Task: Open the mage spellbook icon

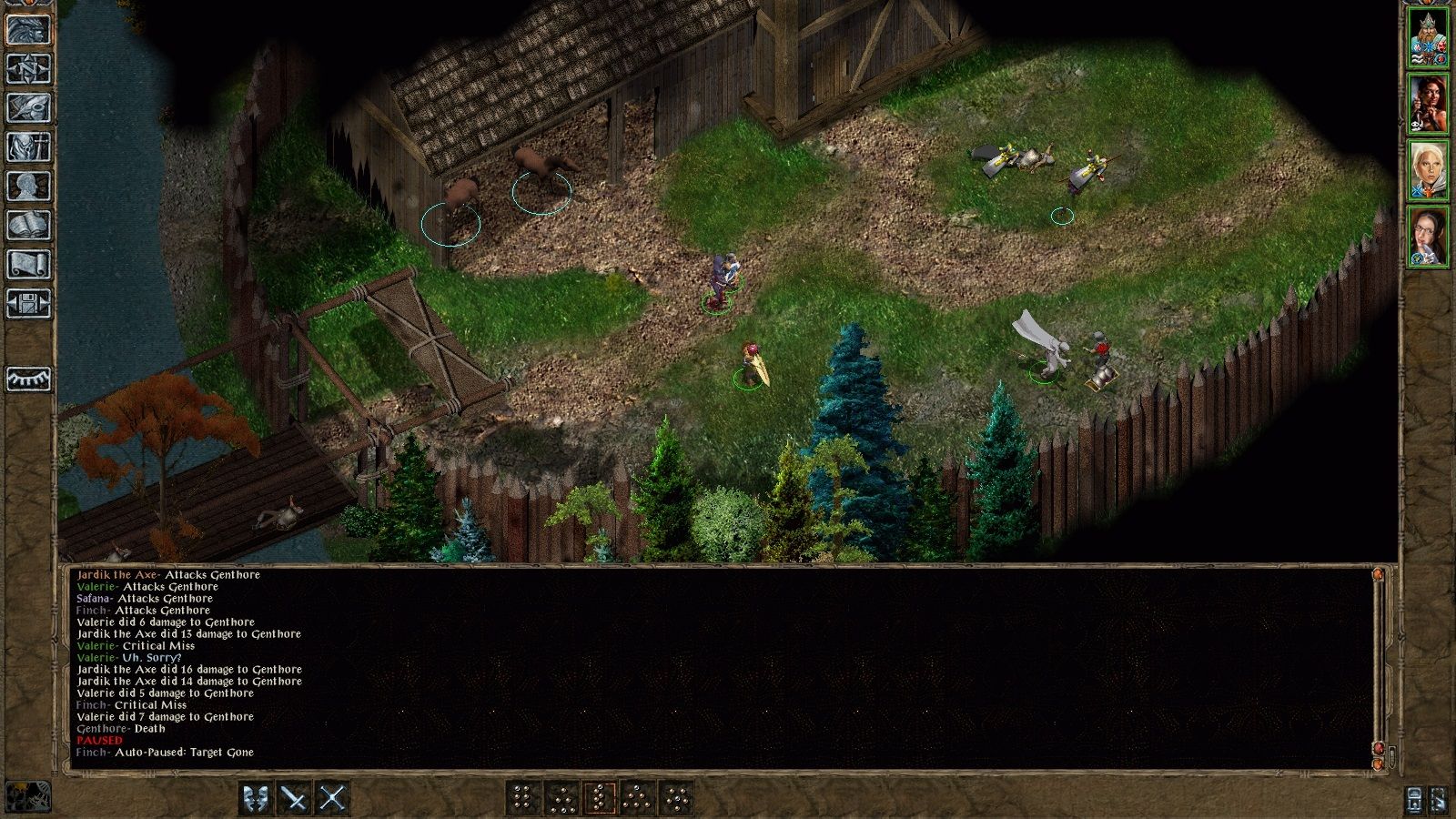Action: click(27, 223)
